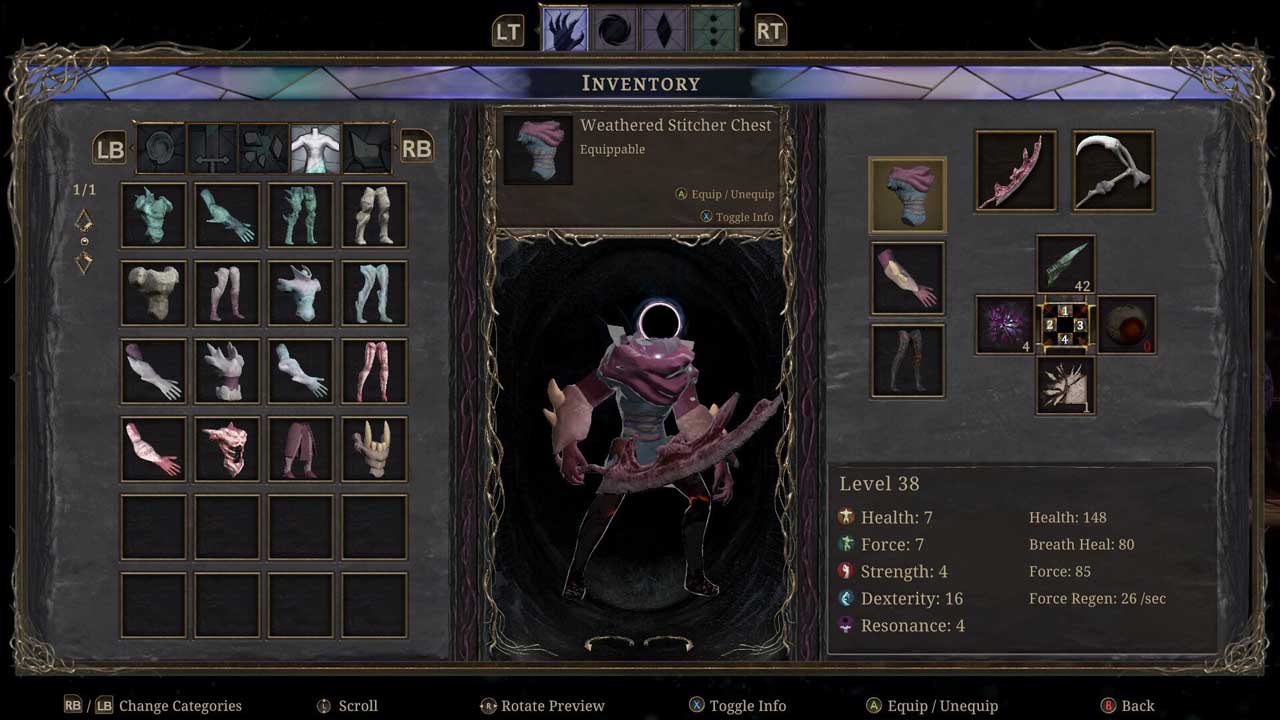Switch to the sword weapons category

[x=213, y=148]
